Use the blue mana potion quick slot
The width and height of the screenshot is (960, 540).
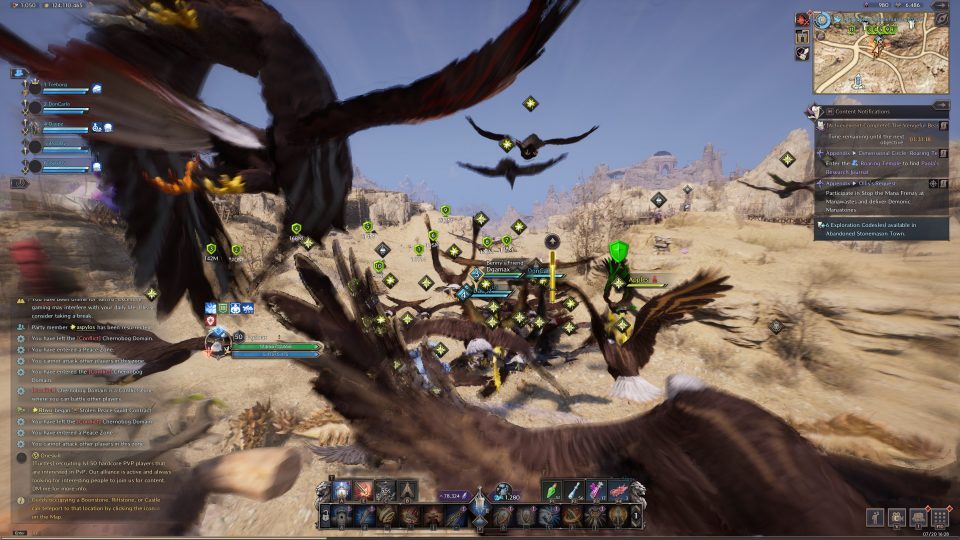click(x=574, y=490)
